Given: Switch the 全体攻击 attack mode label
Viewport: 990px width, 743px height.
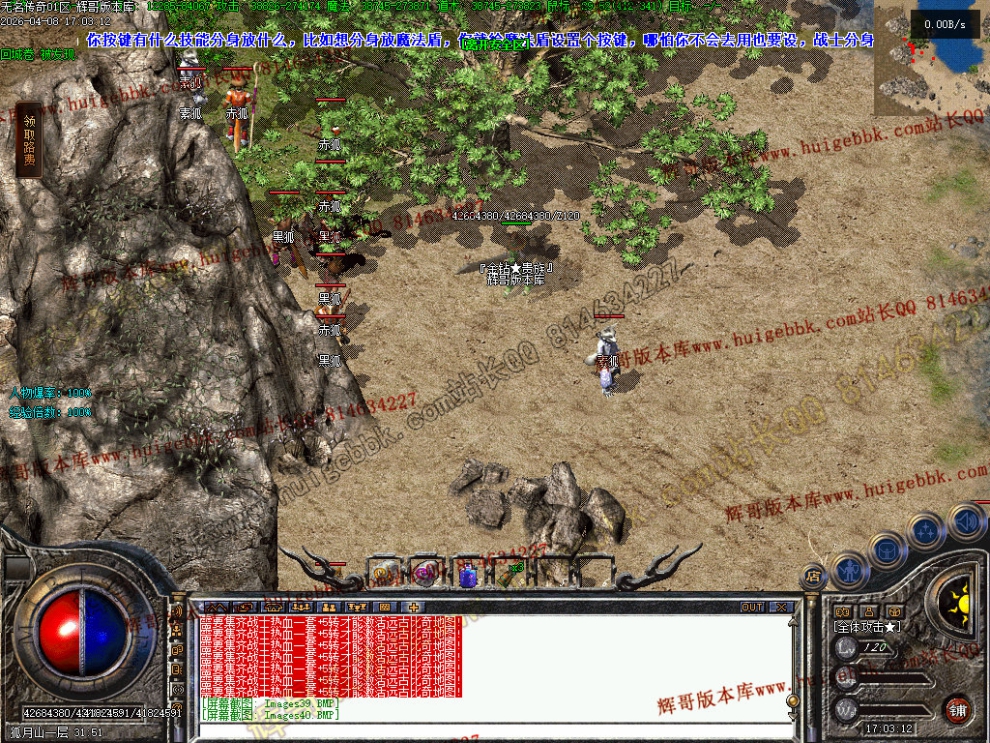Looking at the screenshot, I should point(866,626).
